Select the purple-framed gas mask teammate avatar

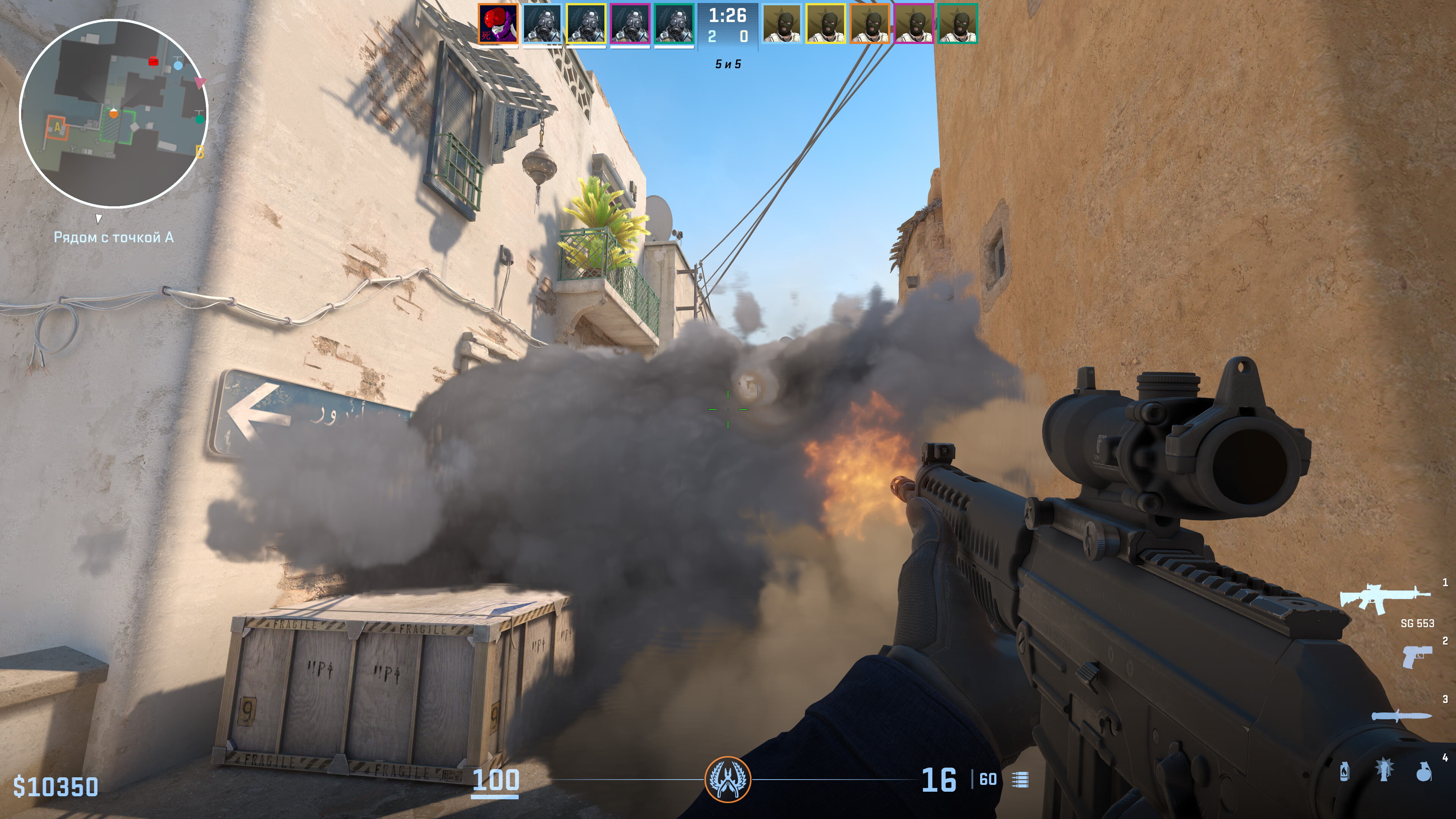tap(630, 24)
